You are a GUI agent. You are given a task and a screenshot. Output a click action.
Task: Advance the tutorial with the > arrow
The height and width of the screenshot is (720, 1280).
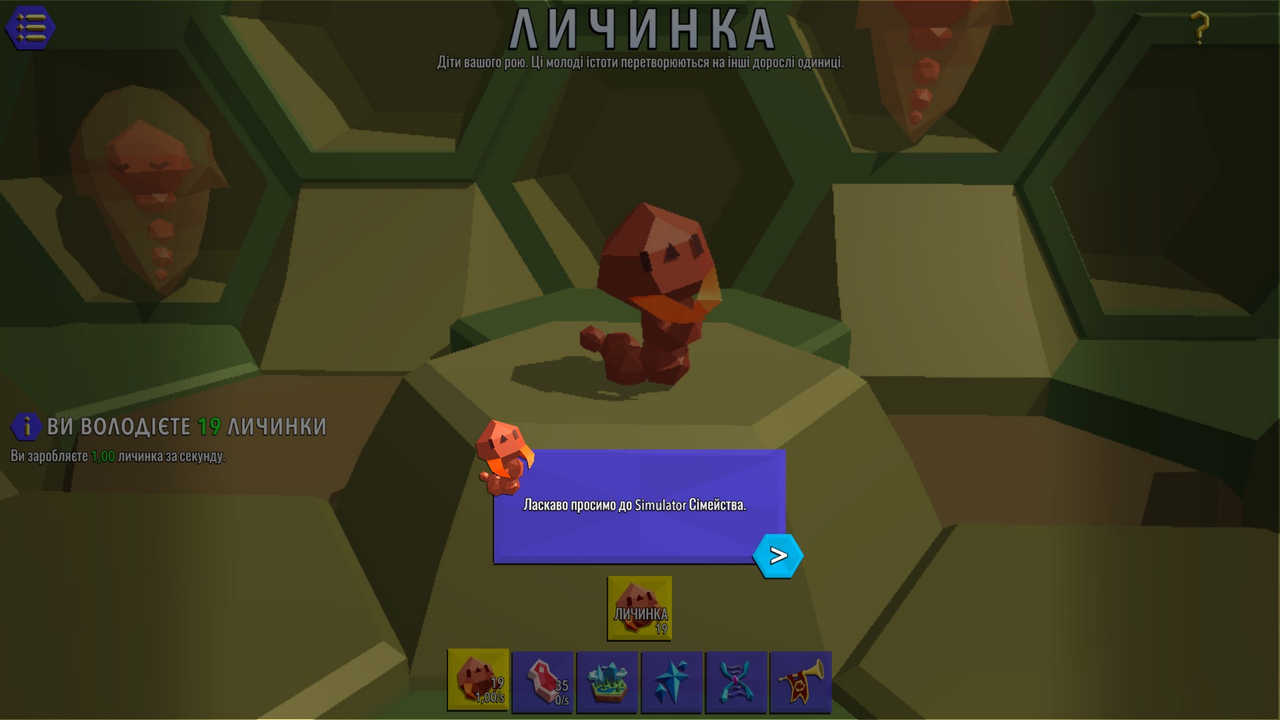[779, 556]
